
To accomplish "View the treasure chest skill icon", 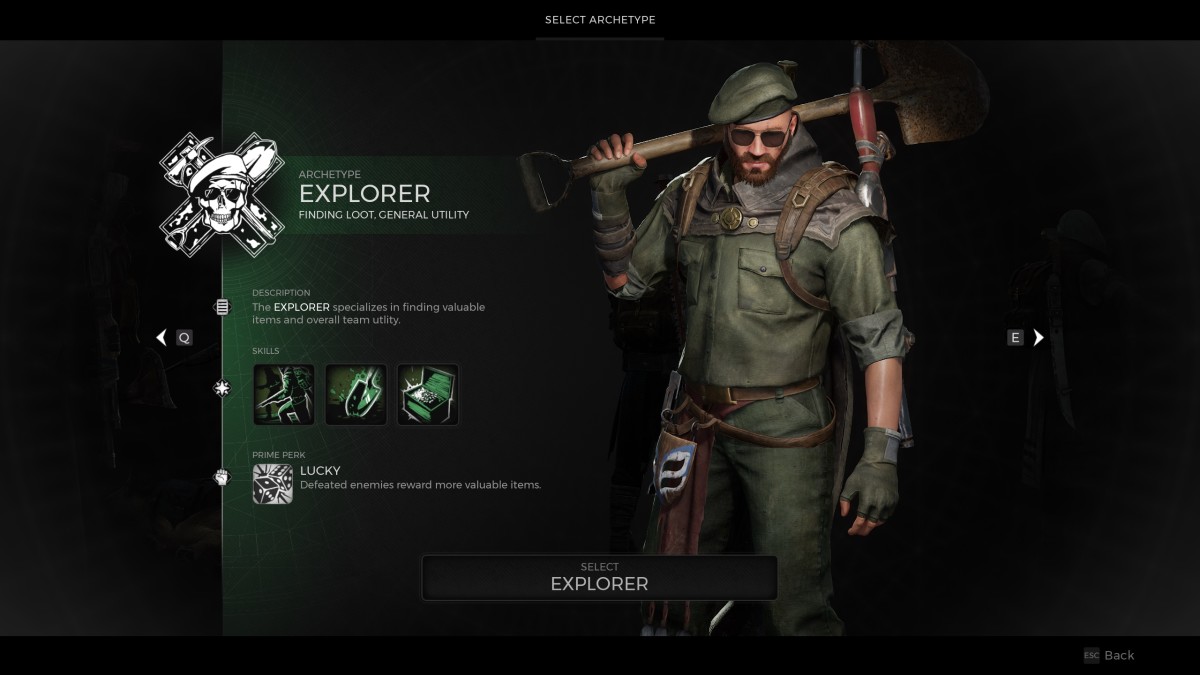I will [428, 394].
